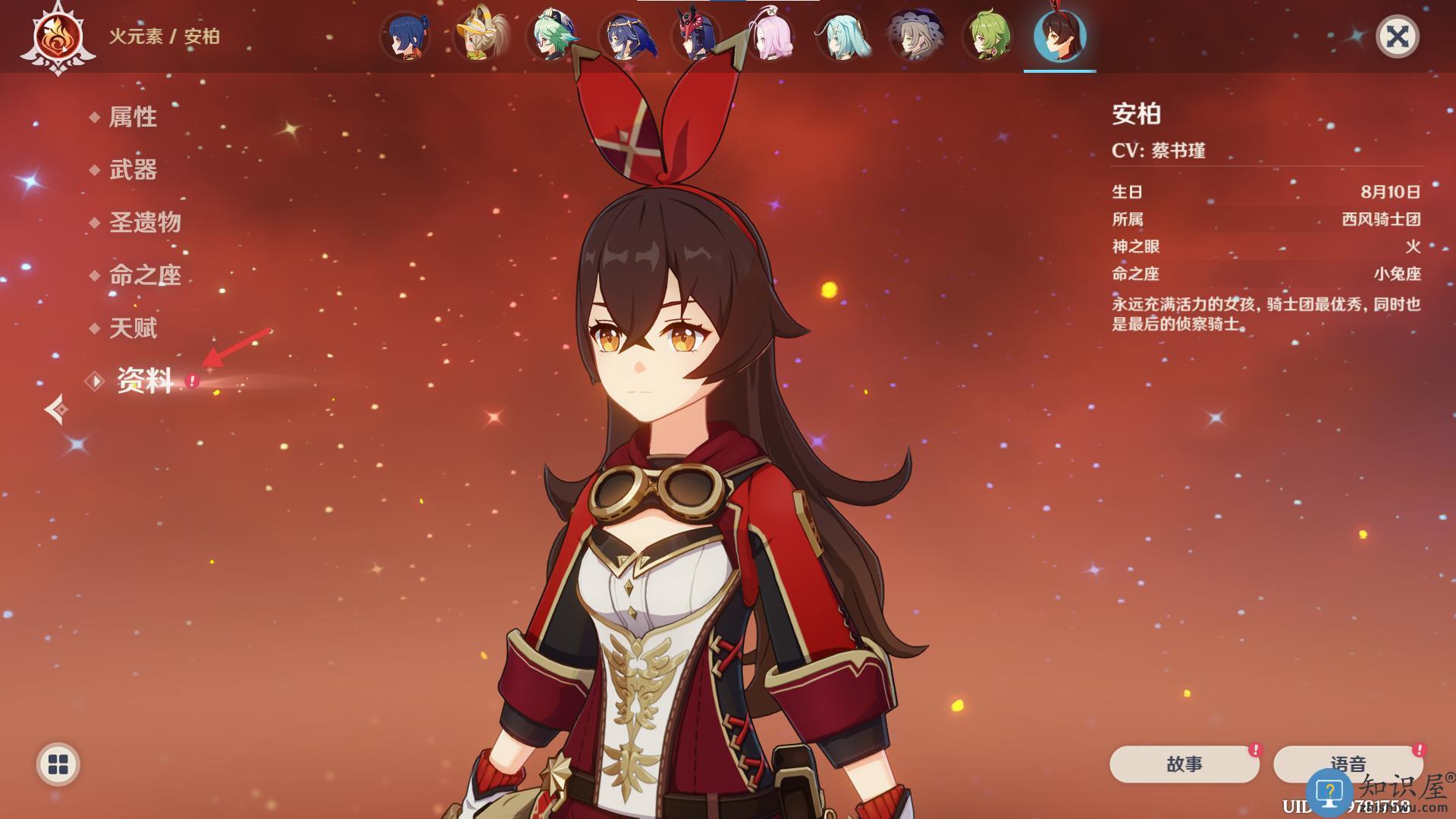The image size is (1456, 819).
Task: Switch to the teal twin-tail character portrait
Action: click(x=842, y=36)
